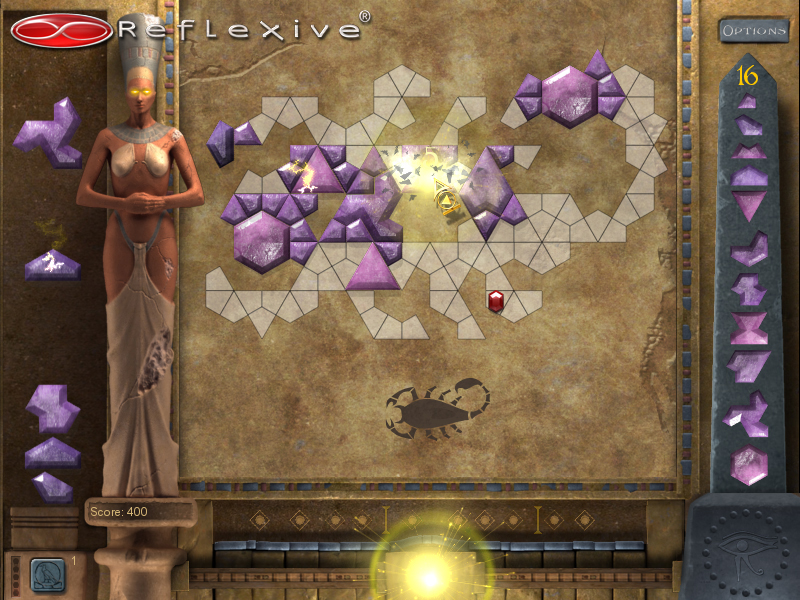Select the pink inverted triangle on obelisk
The height and width of the screenshot is (600, 800).
(748, 205)
